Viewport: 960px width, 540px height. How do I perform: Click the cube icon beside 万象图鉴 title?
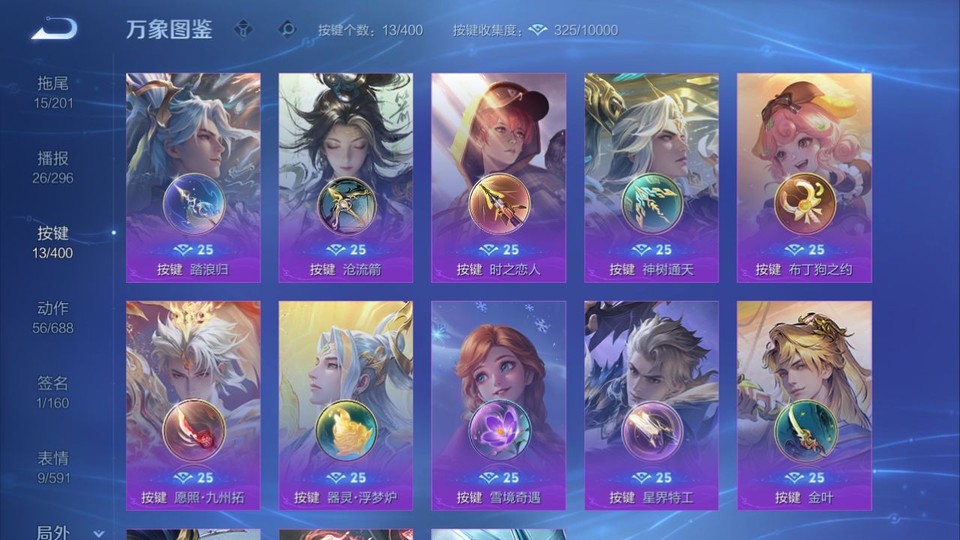243,29
